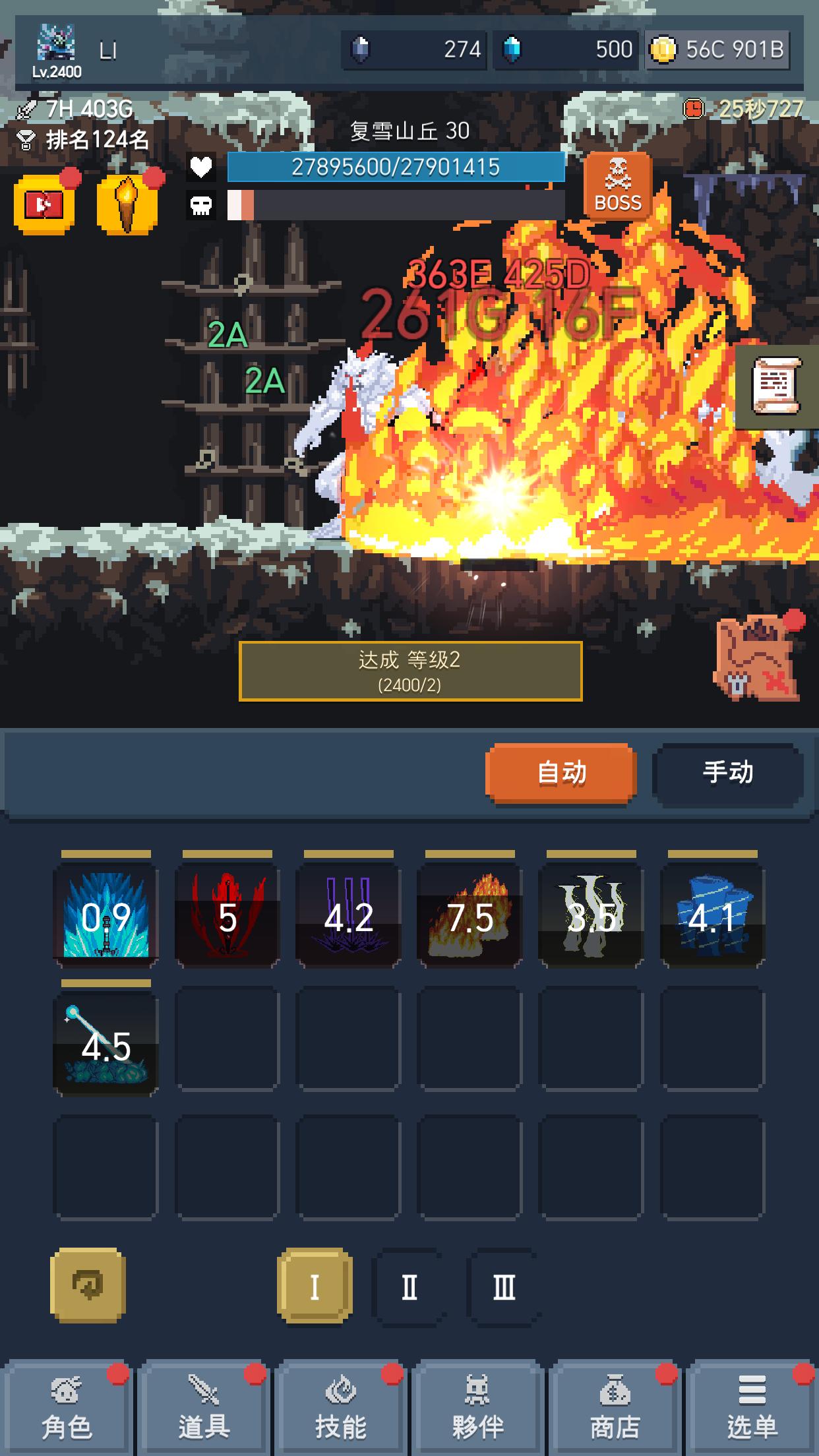This screenshot has width=819, height=1456.
Task: Select skill preset II
Action: tap(409, 1287)
